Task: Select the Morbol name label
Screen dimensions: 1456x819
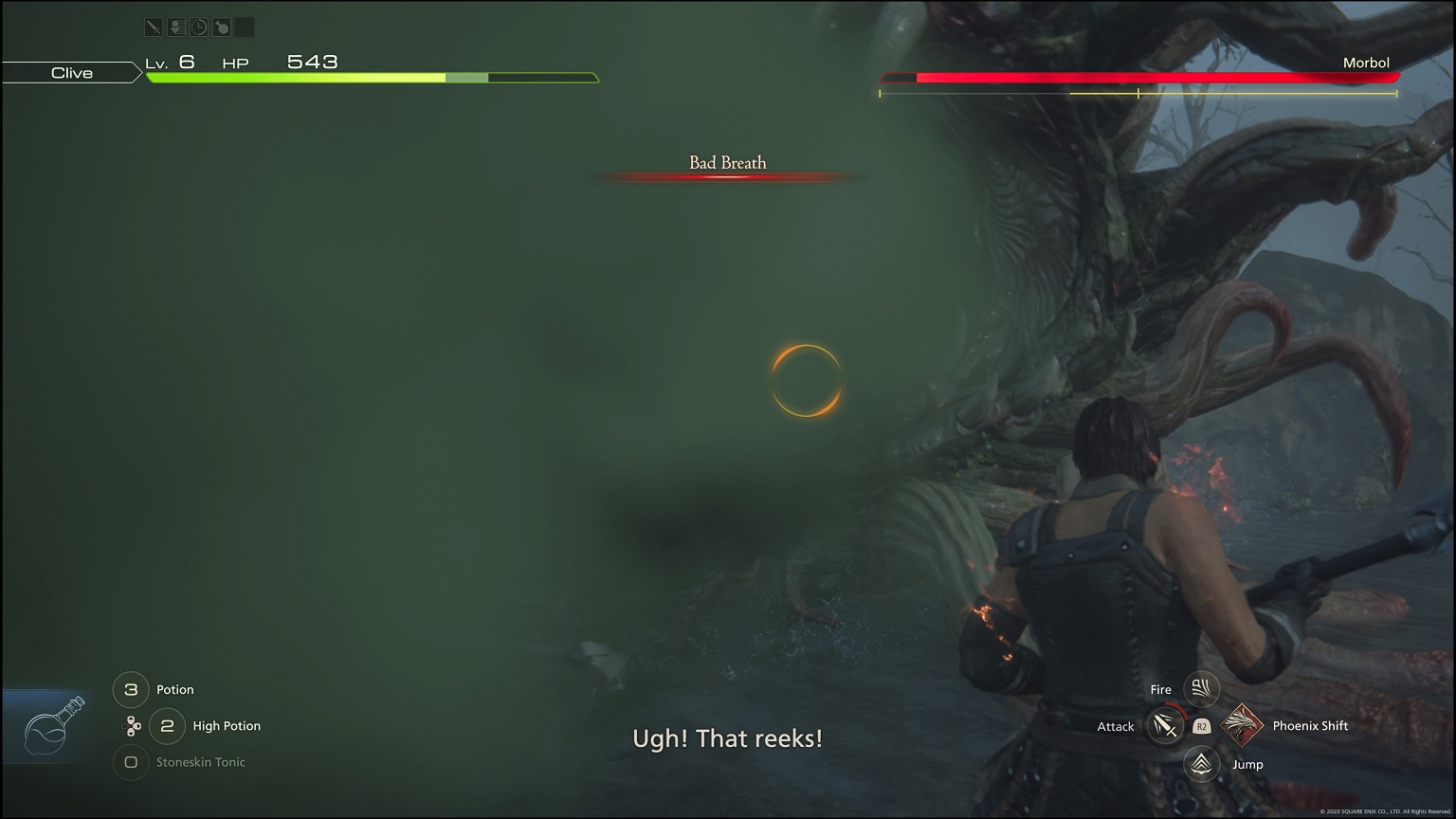Action: point(1367,63)
